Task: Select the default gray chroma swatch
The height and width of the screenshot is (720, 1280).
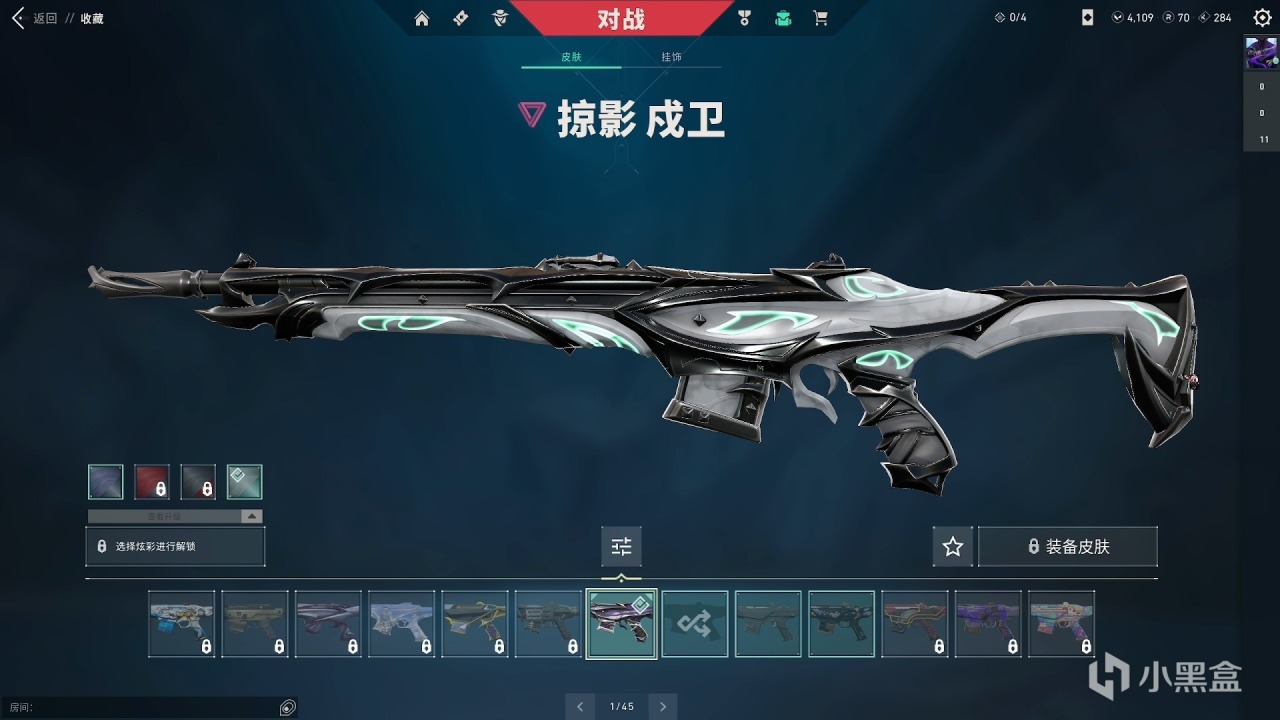Action: click(106, 481)
